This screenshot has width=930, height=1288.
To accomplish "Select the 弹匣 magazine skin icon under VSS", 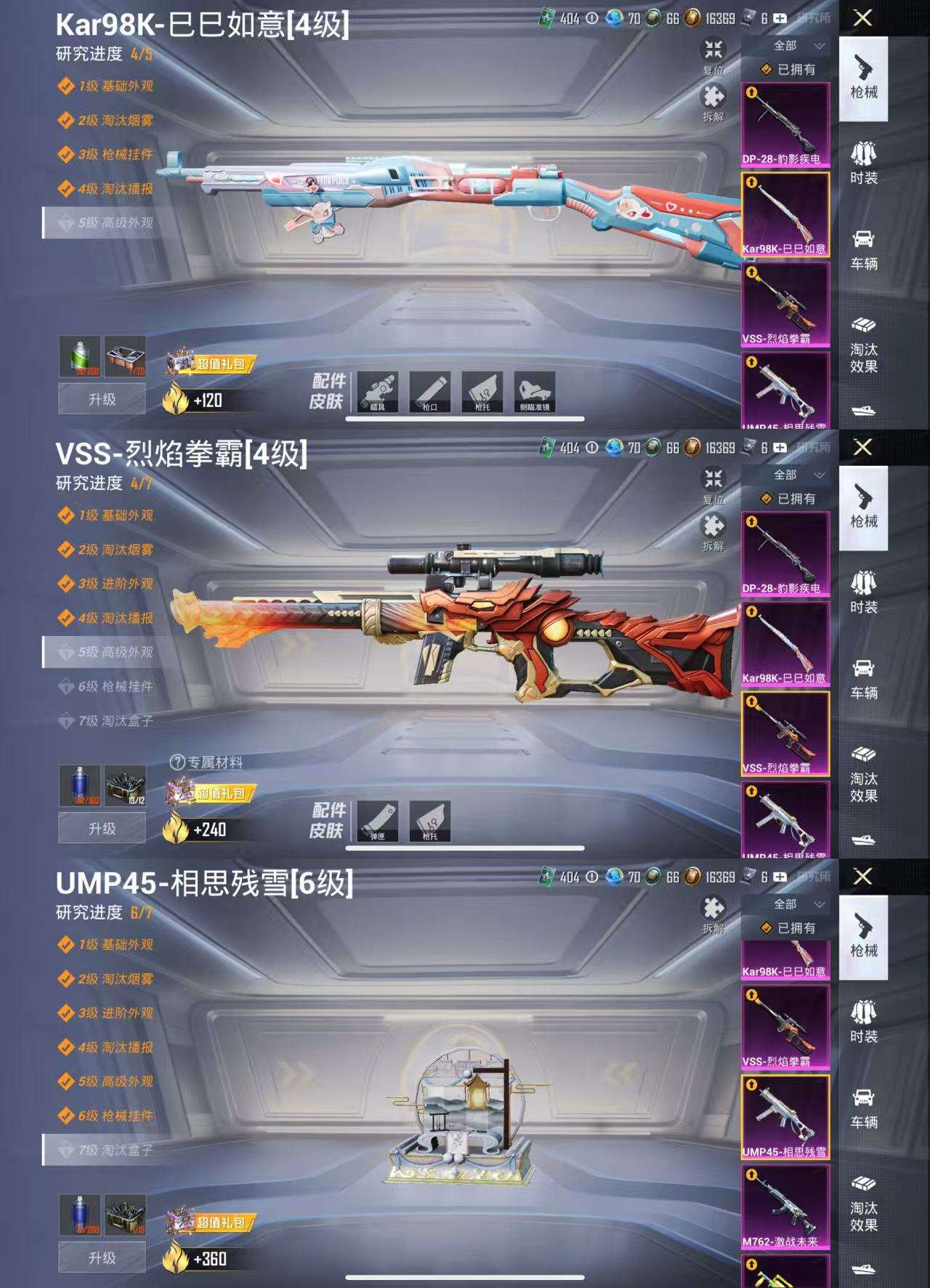I will click(x=379, y=821).
